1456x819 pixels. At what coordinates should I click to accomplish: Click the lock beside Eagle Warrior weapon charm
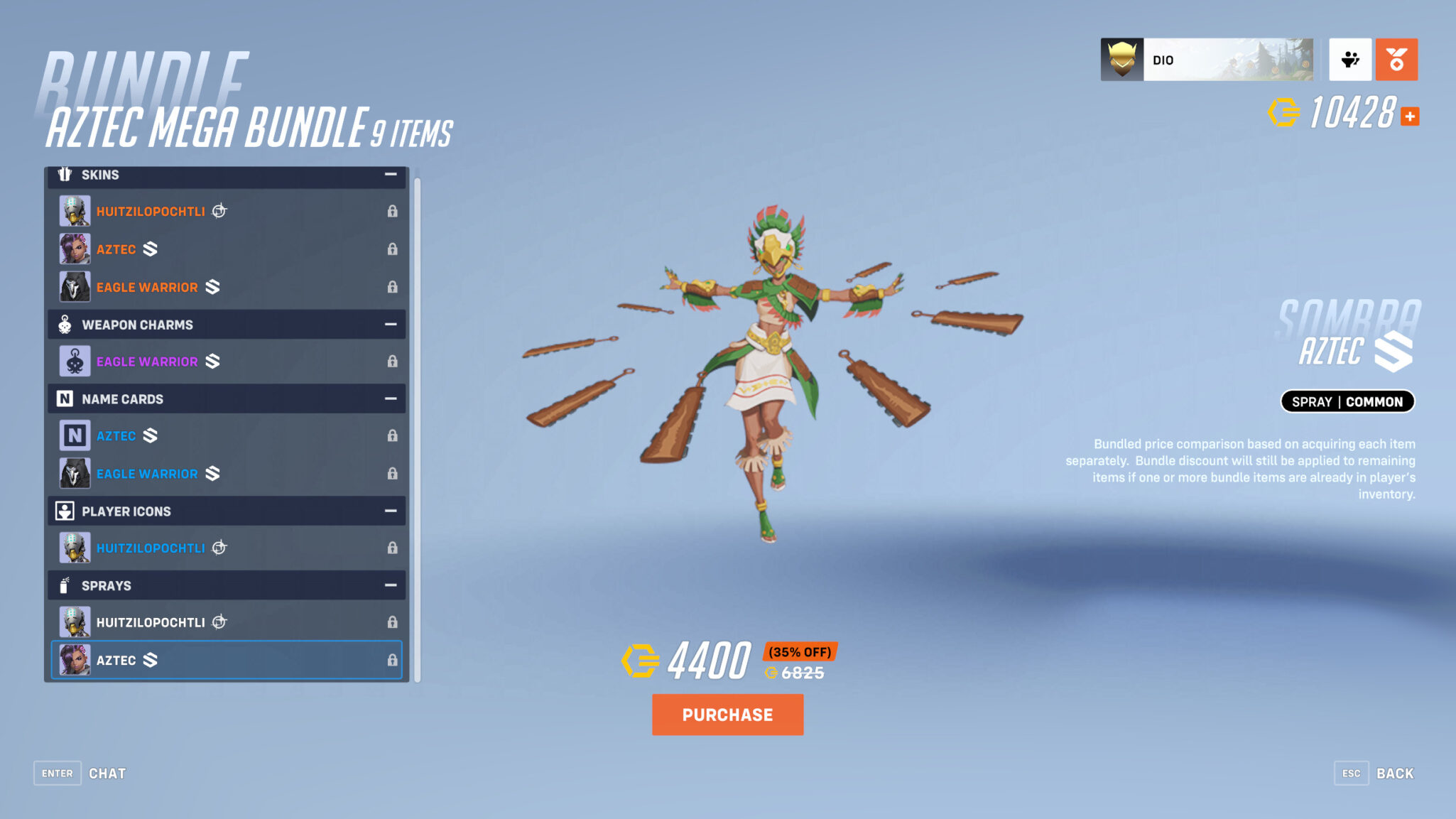[393, 361]
